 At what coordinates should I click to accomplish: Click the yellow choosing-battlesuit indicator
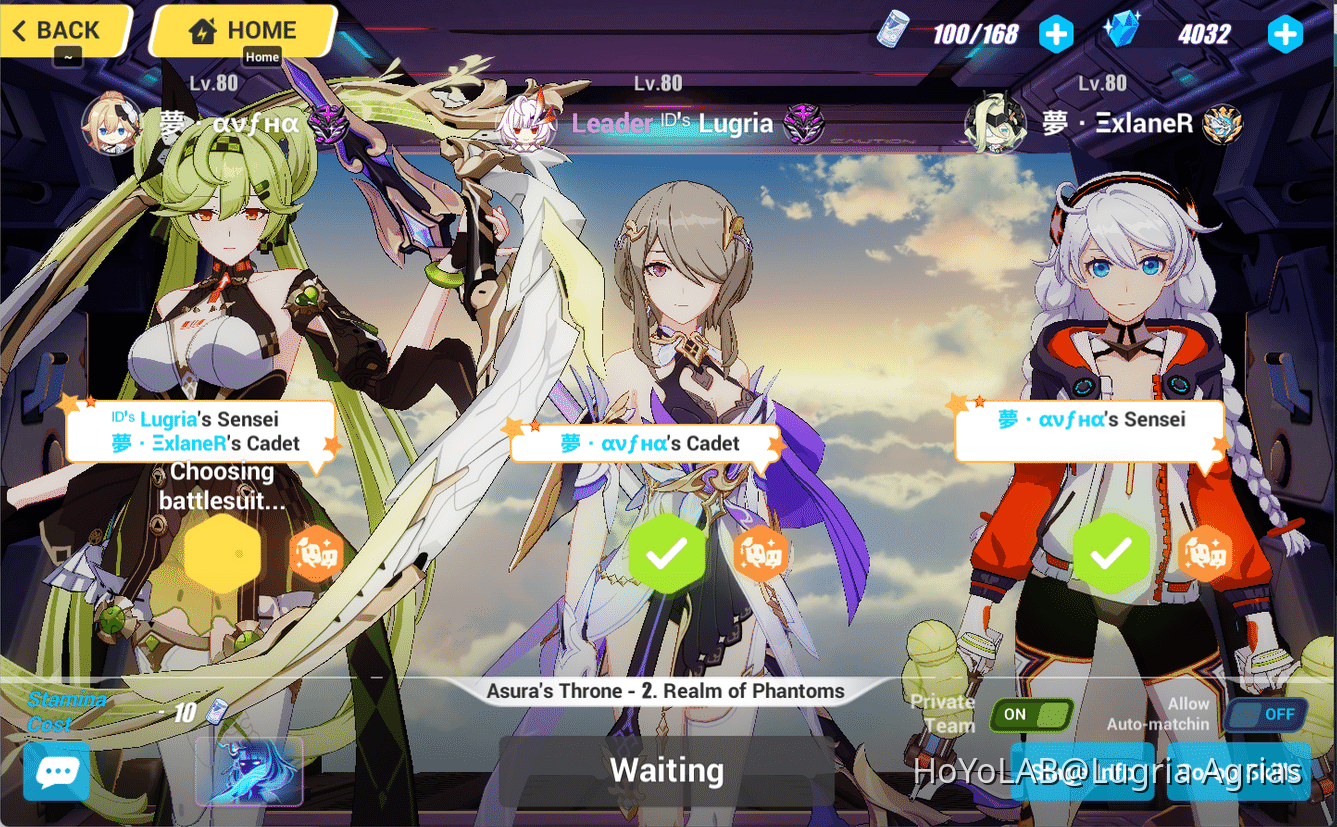click(x=222, y=554)
